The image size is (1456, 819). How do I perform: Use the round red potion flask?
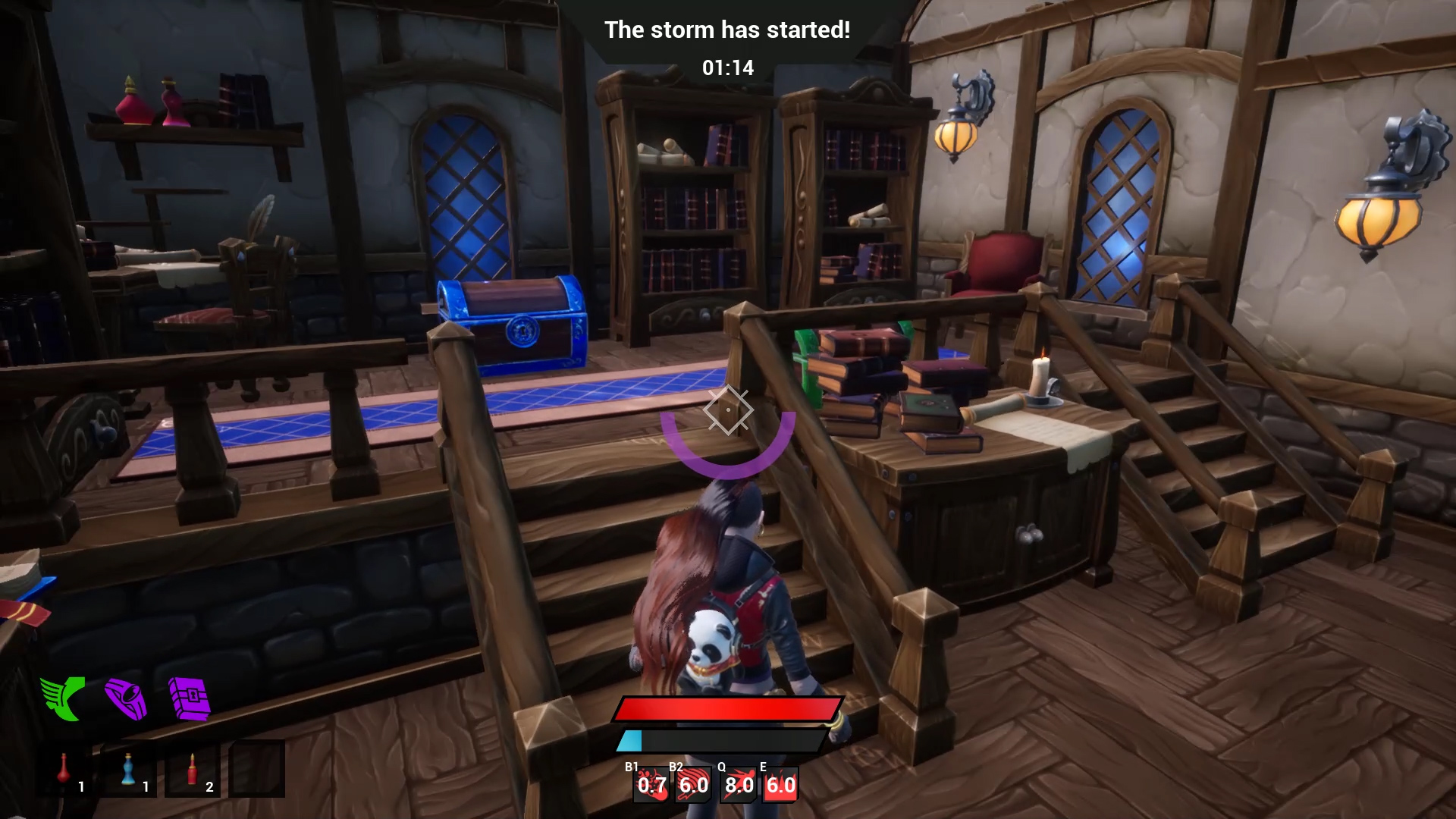[65, 770]
